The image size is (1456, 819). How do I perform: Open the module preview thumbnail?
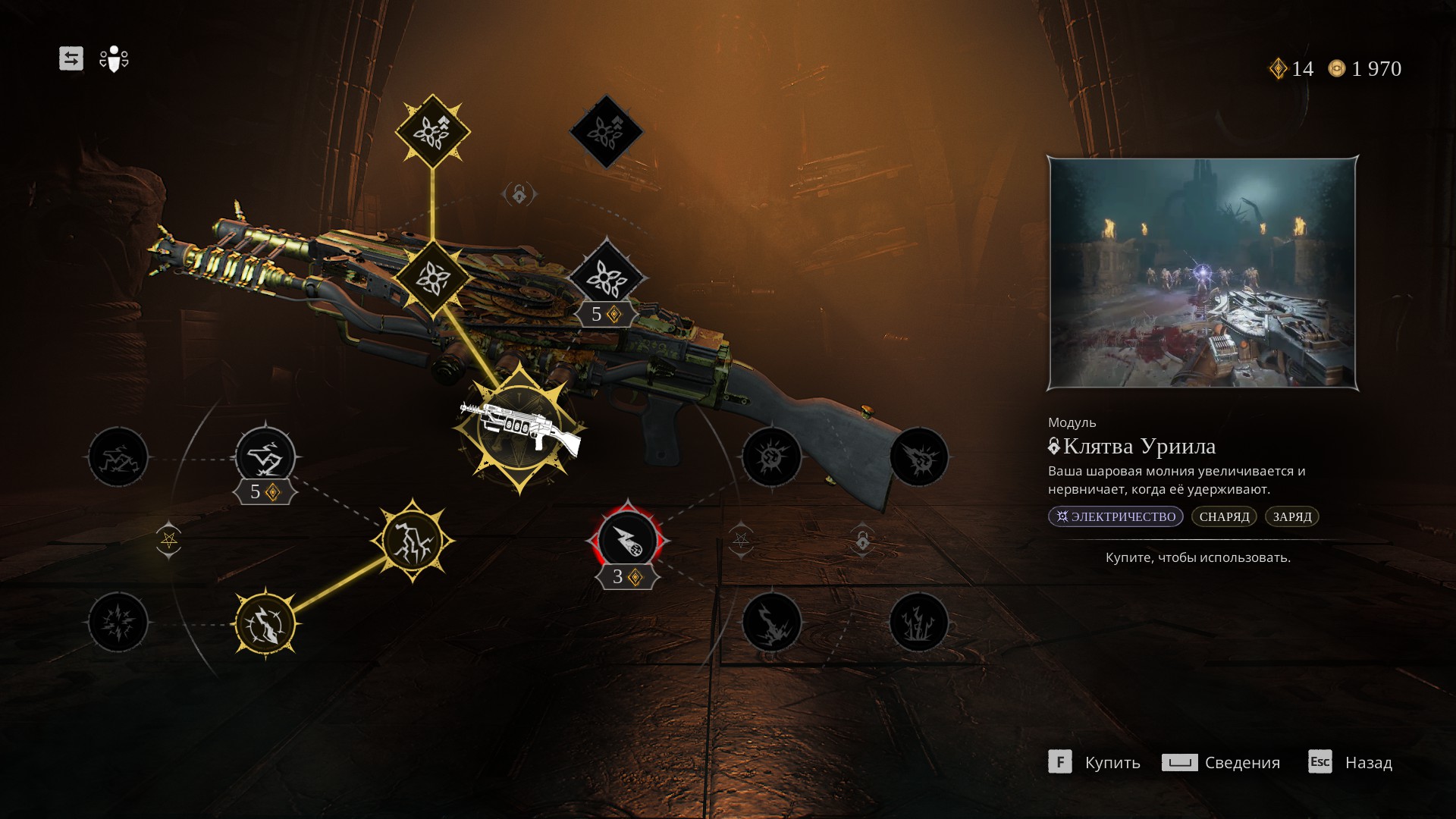click(1202, 273)
